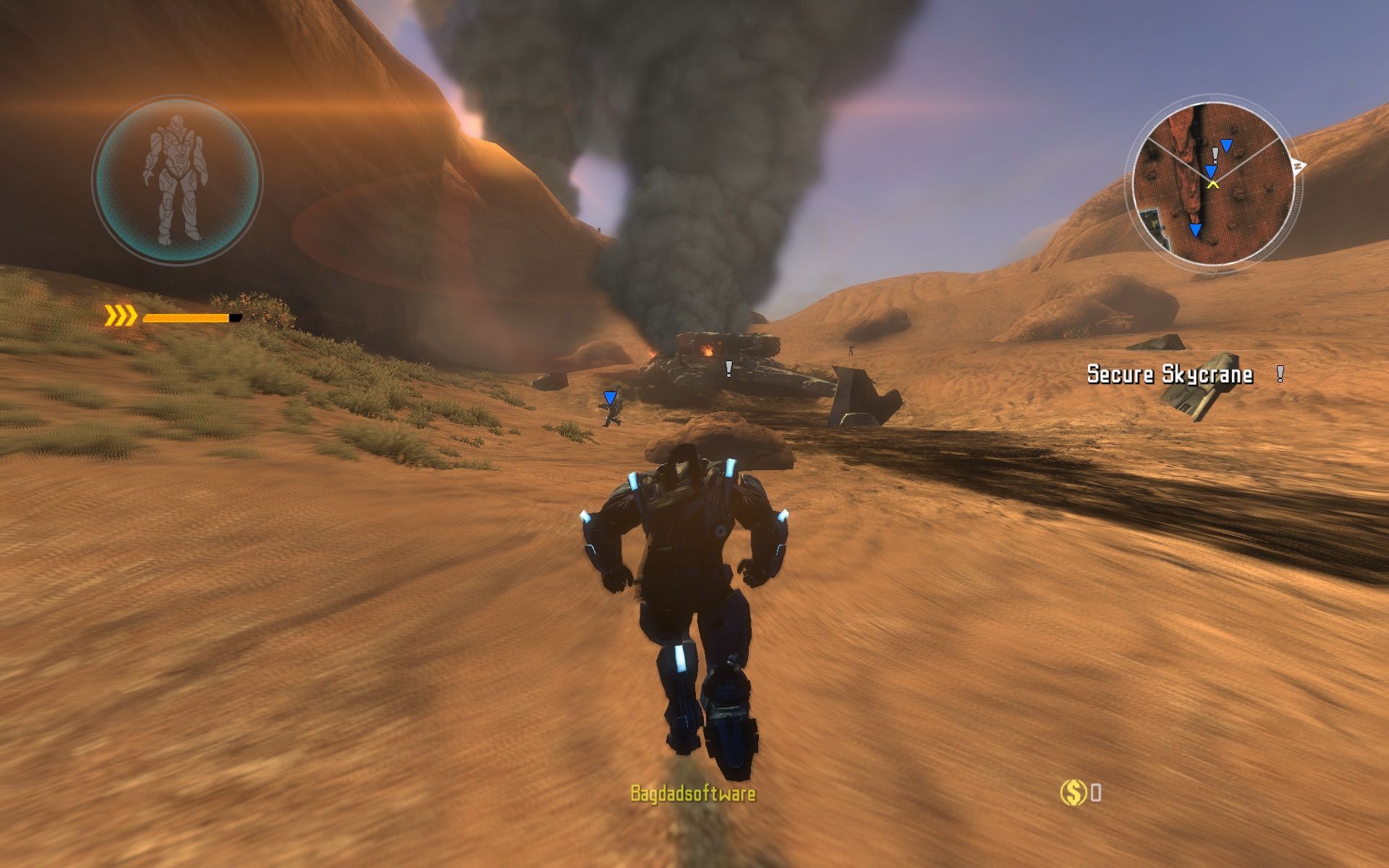This screenshot has height=868, width=1389.
Task: Click the dollar coin currency icon
Action: (1072, 793)
